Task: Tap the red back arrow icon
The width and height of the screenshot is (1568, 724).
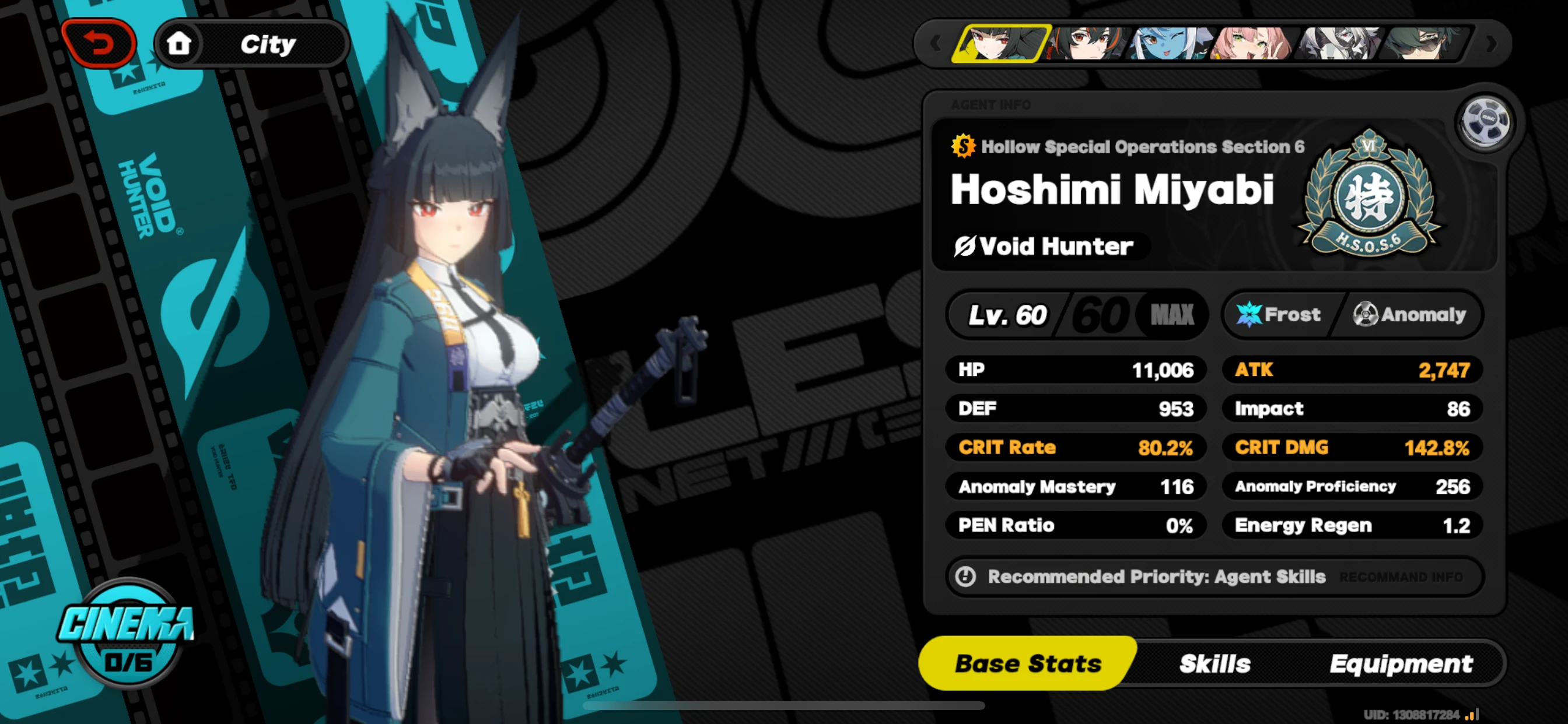Action: 99,43
